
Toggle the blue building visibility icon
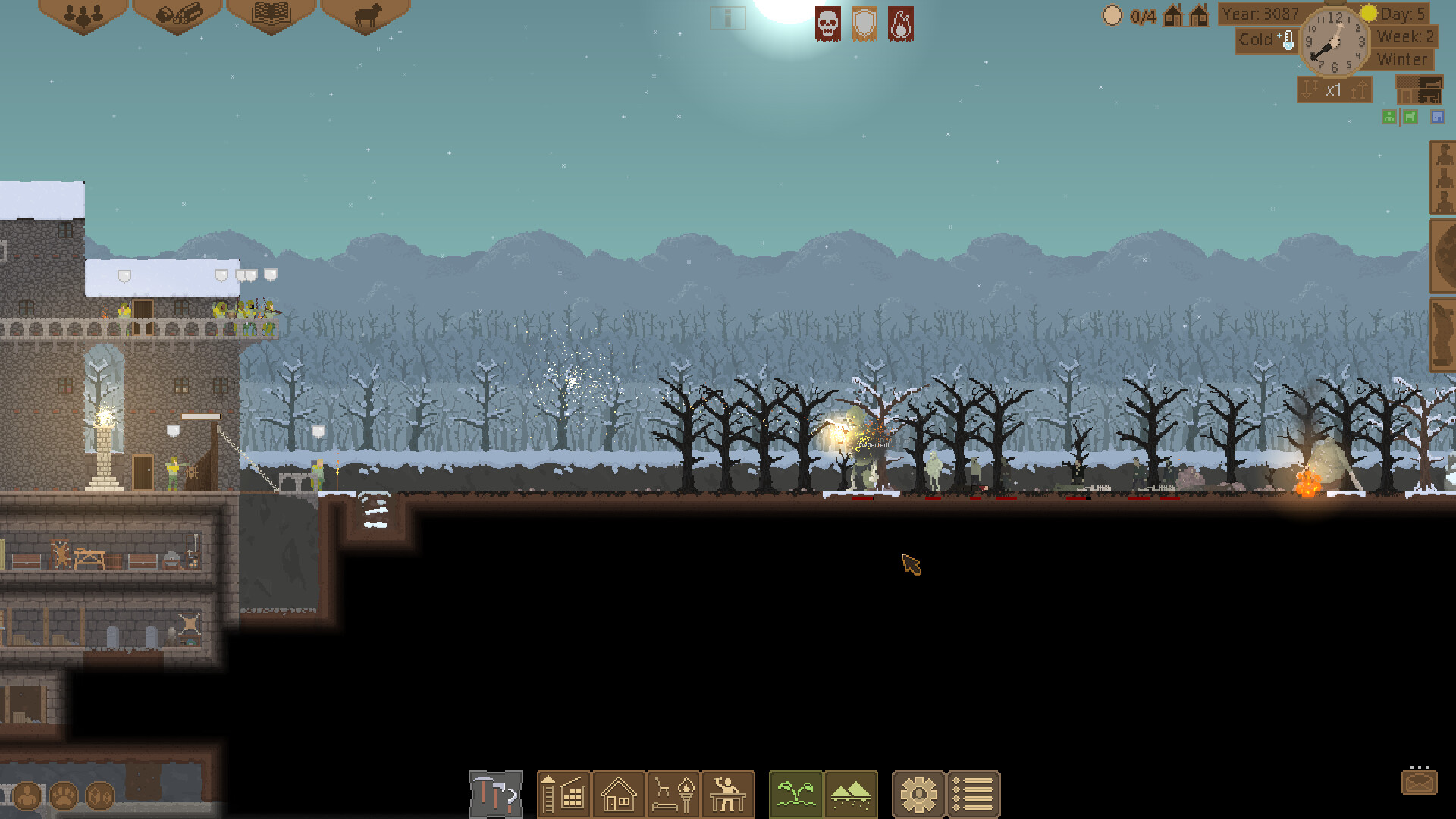pos(1437,117)
